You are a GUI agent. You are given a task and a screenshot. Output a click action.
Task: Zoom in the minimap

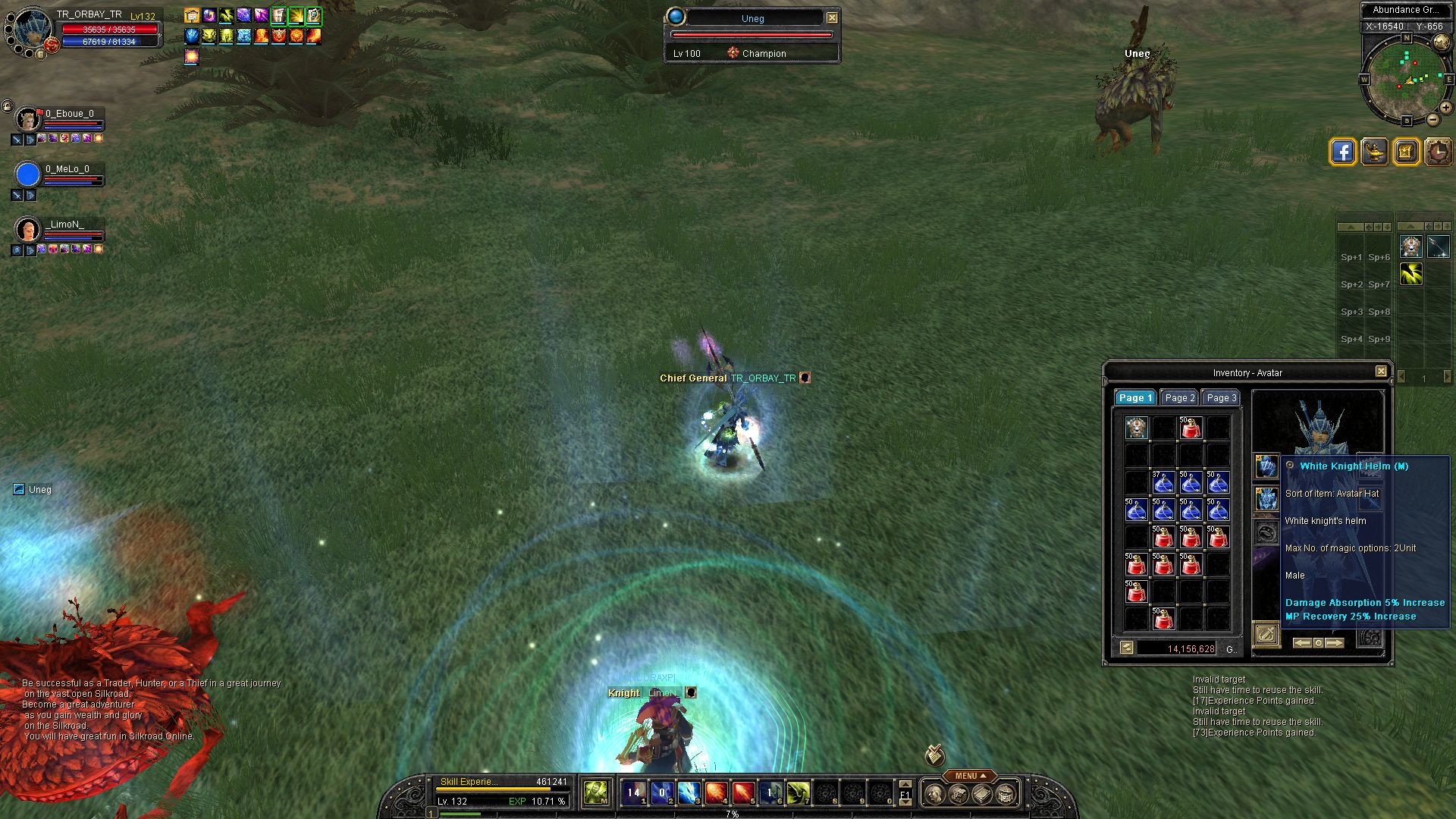(x=1446, y=108)
